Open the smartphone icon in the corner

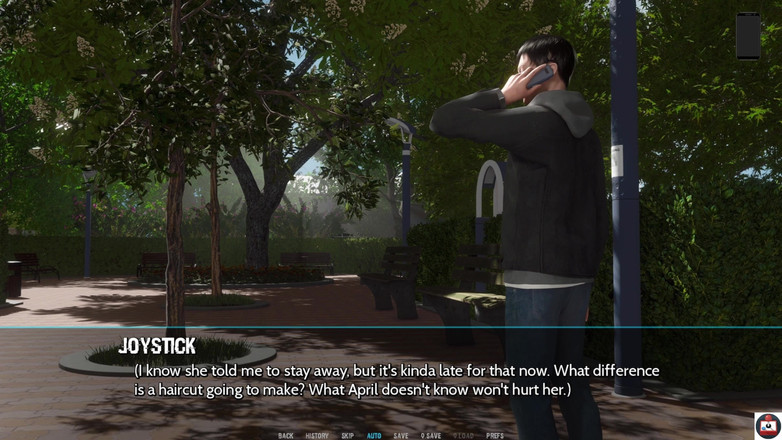pyautogui.click(x=748, y=36)
